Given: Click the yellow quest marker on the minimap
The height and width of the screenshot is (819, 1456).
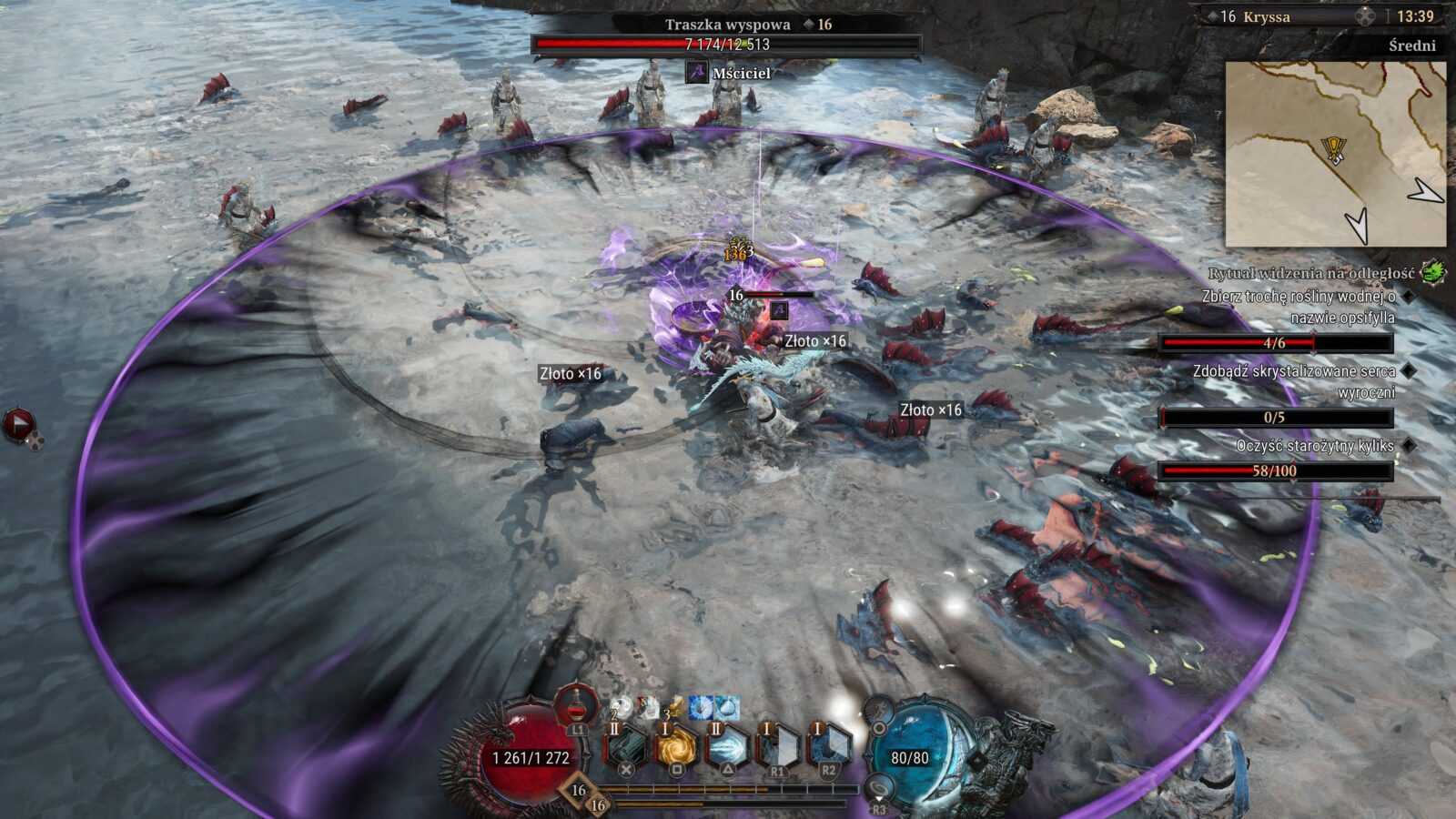Looking at the screenshot, I should click(1333, 150).
